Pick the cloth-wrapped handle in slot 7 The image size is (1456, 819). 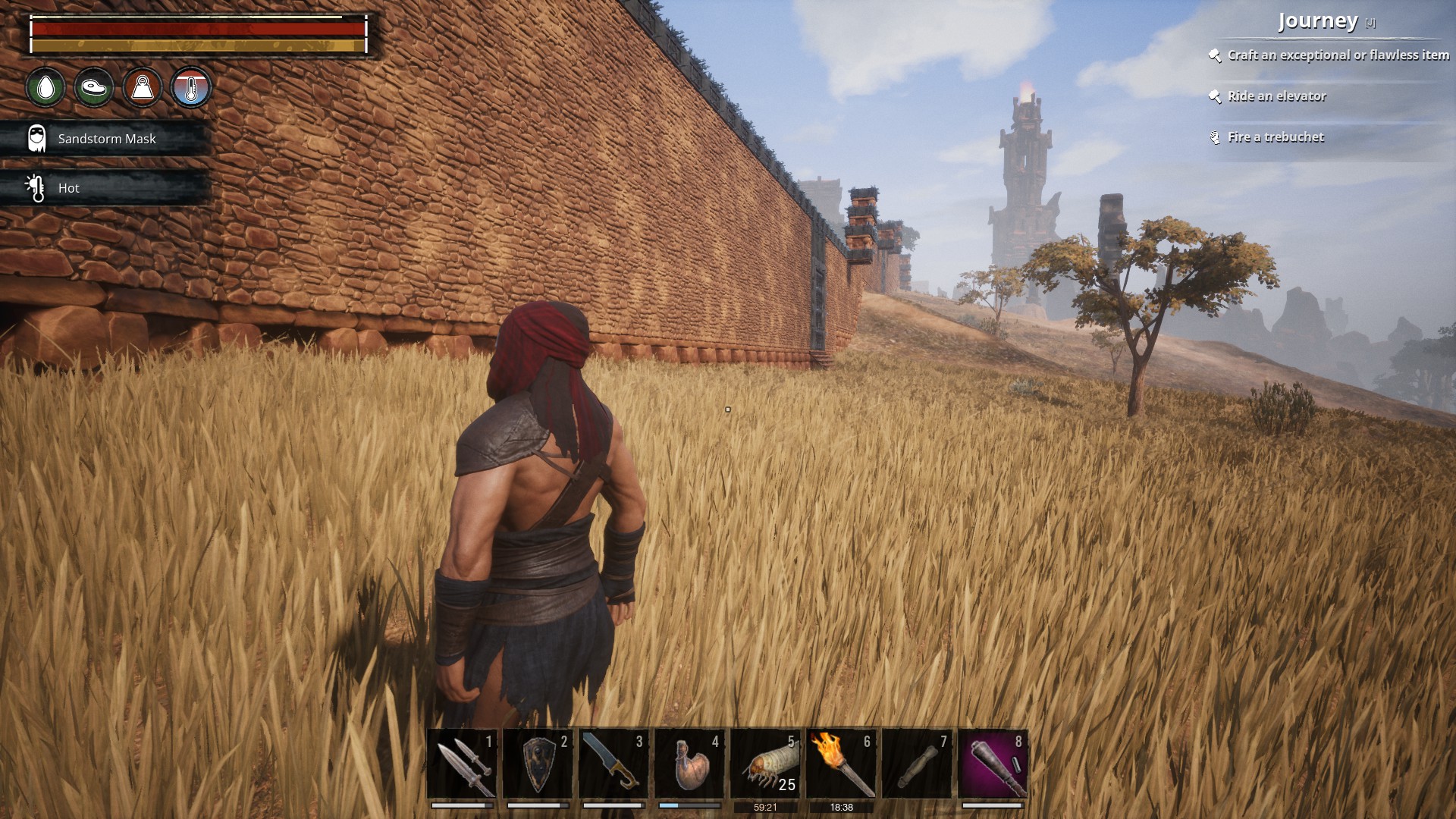click(x=918, y=764)
